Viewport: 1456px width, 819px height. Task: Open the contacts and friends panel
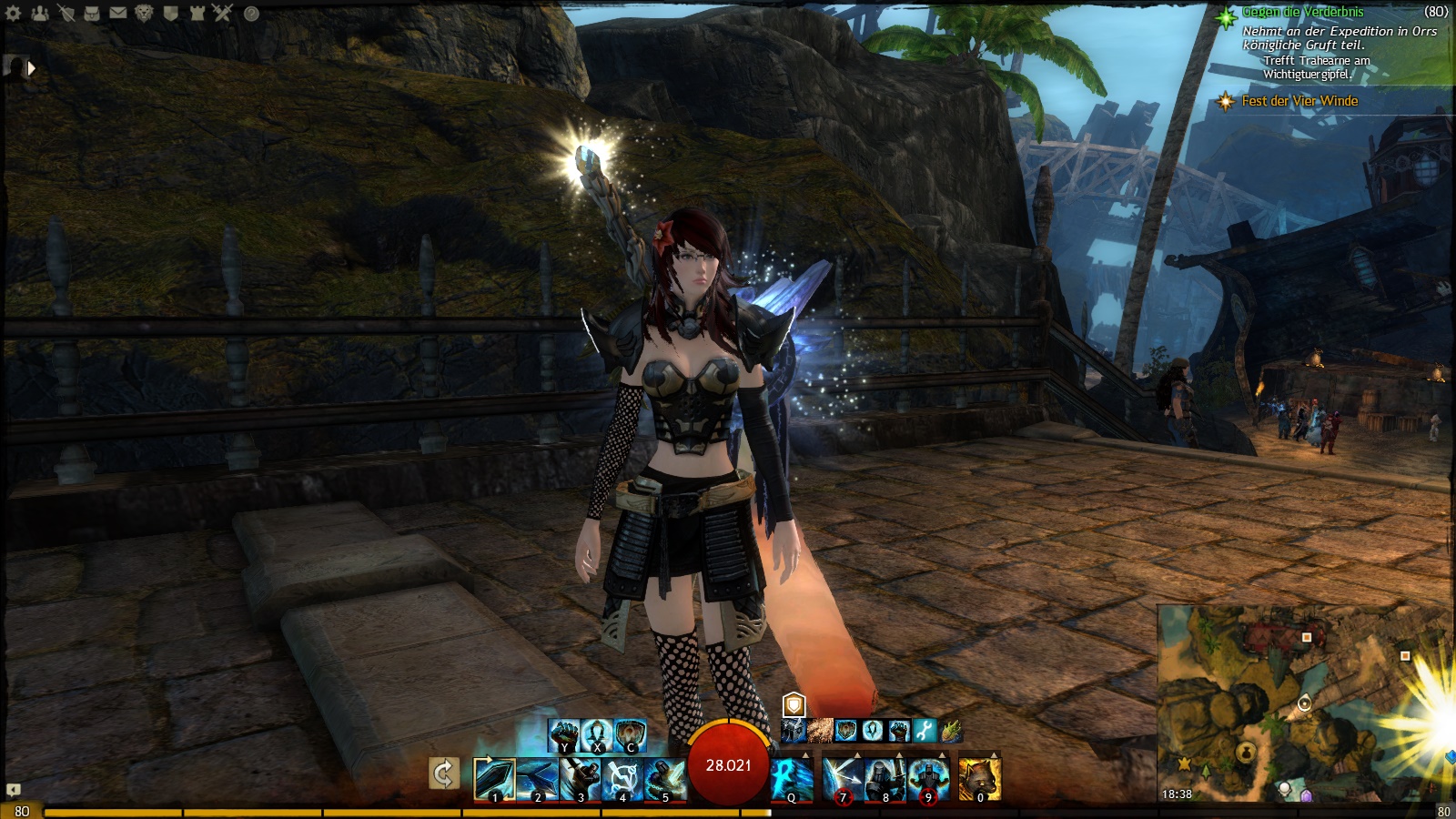tap(39, 13)
